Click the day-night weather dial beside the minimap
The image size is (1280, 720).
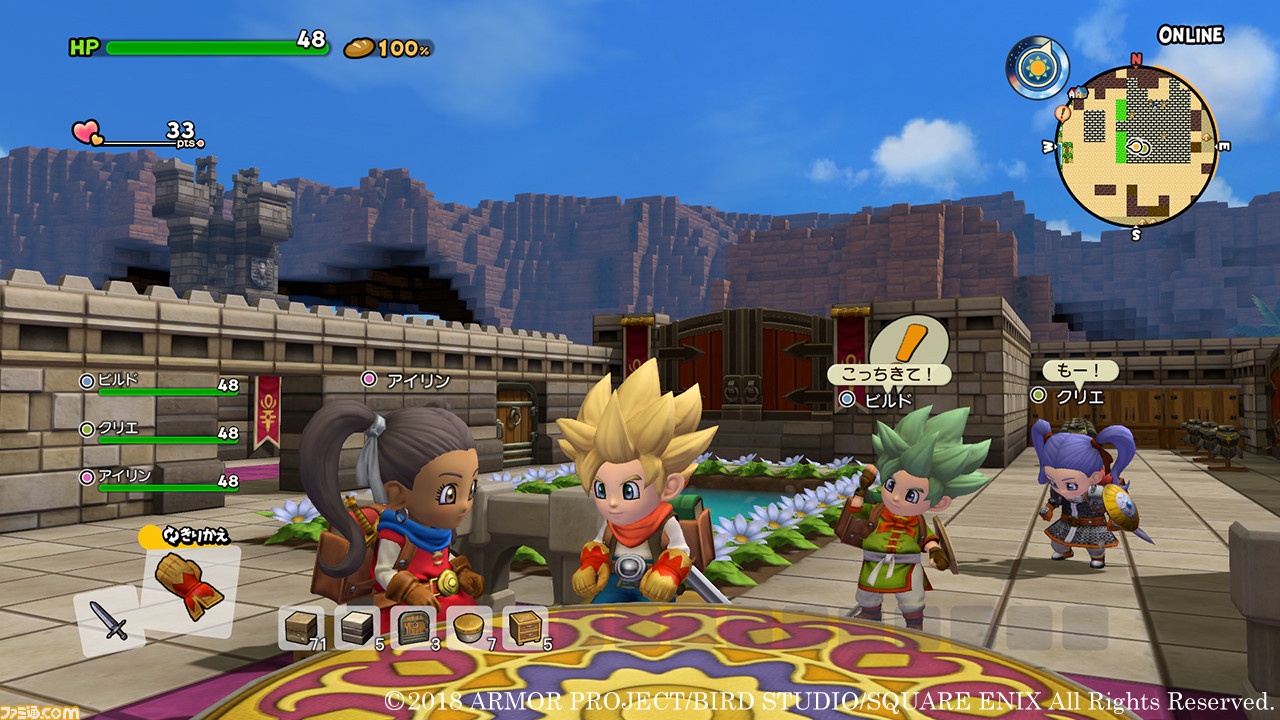1035,65
